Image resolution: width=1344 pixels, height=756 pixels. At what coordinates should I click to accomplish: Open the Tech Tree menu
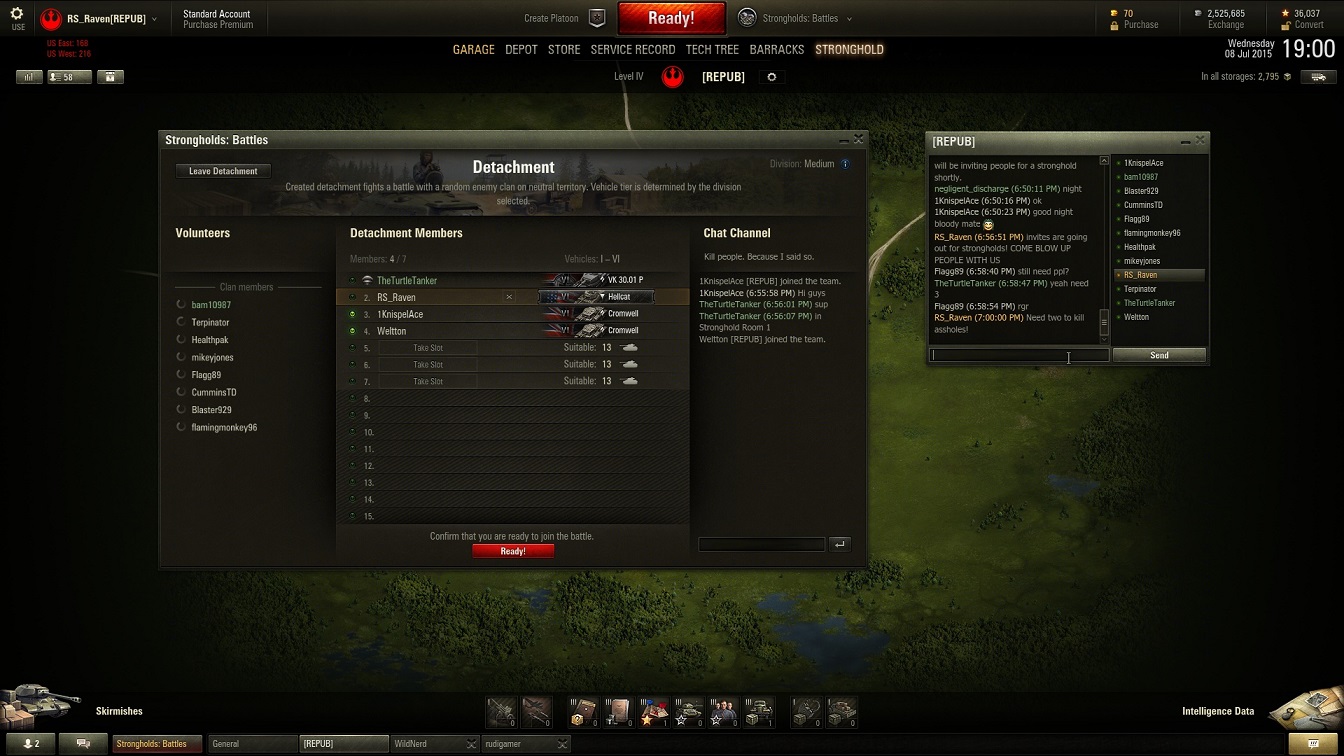[x=712, y=49]
